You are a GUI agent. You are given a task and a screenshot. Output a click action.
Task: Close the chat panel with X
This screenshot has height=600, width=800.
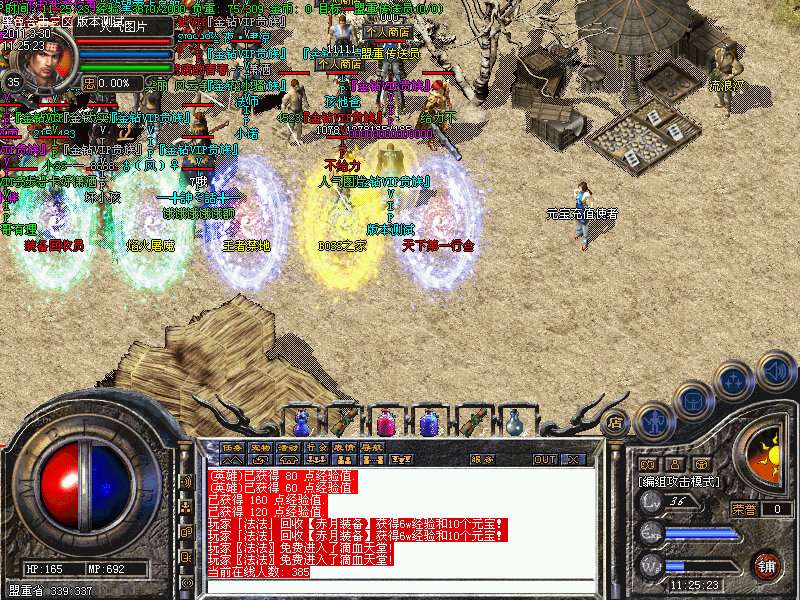[573, 460]
